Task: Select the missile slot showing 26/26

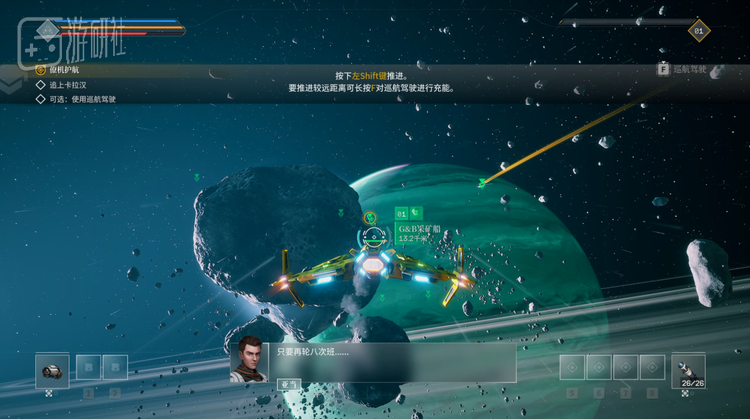Action: (x=688, y=369)
